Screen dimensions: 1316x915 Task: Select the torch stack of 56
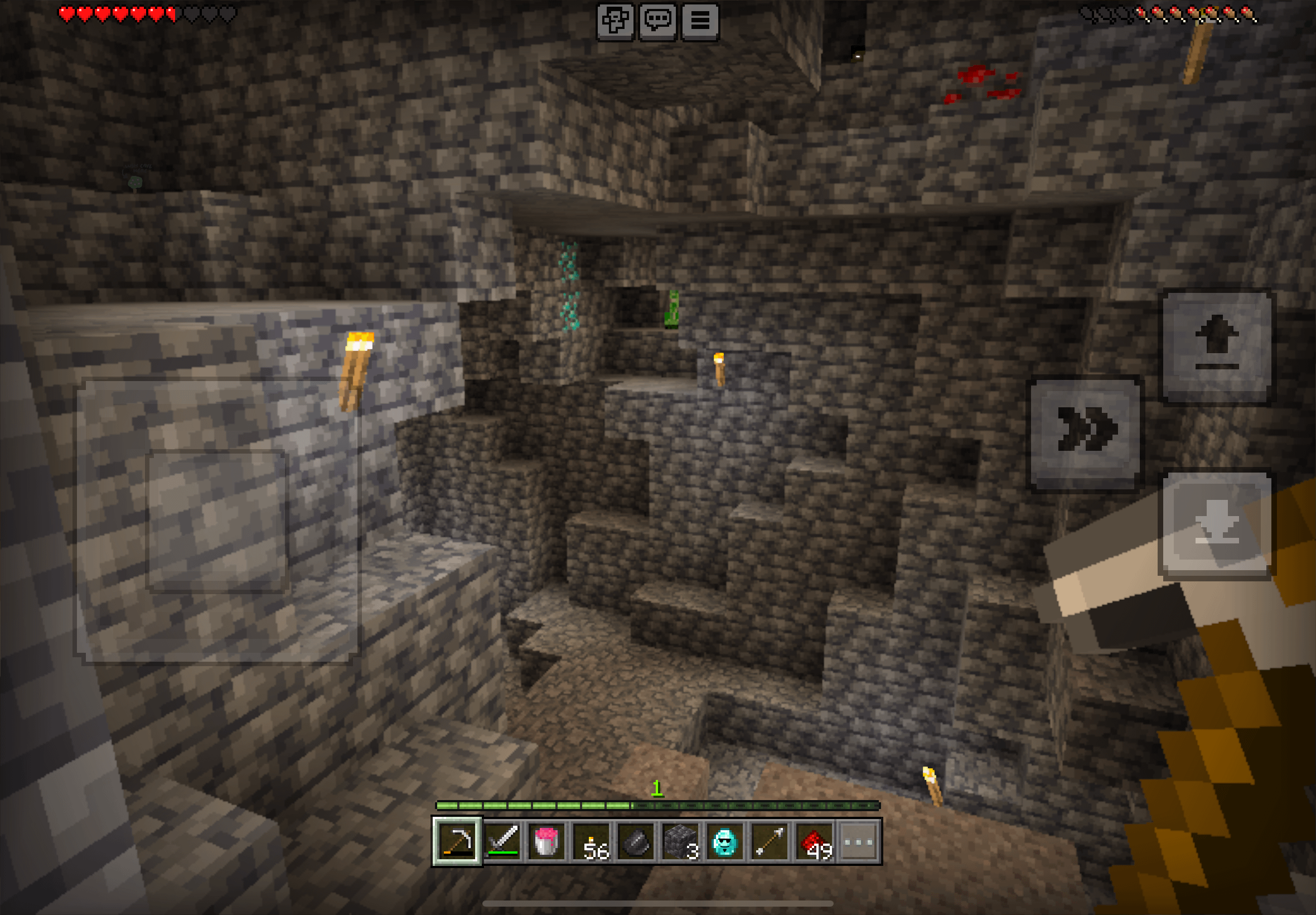591,841
